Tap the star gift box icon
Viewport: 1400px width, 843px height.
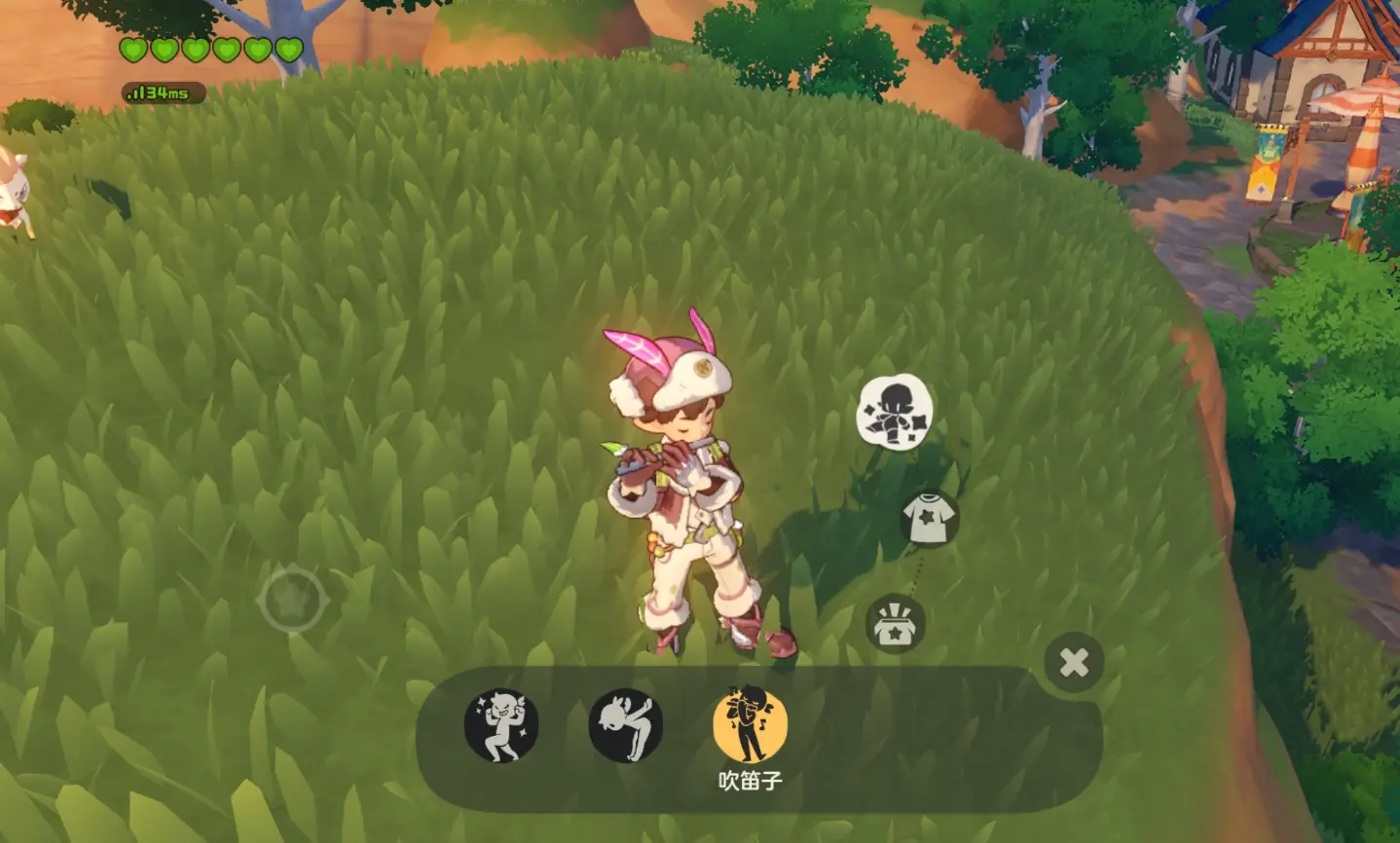pos(895,624)
